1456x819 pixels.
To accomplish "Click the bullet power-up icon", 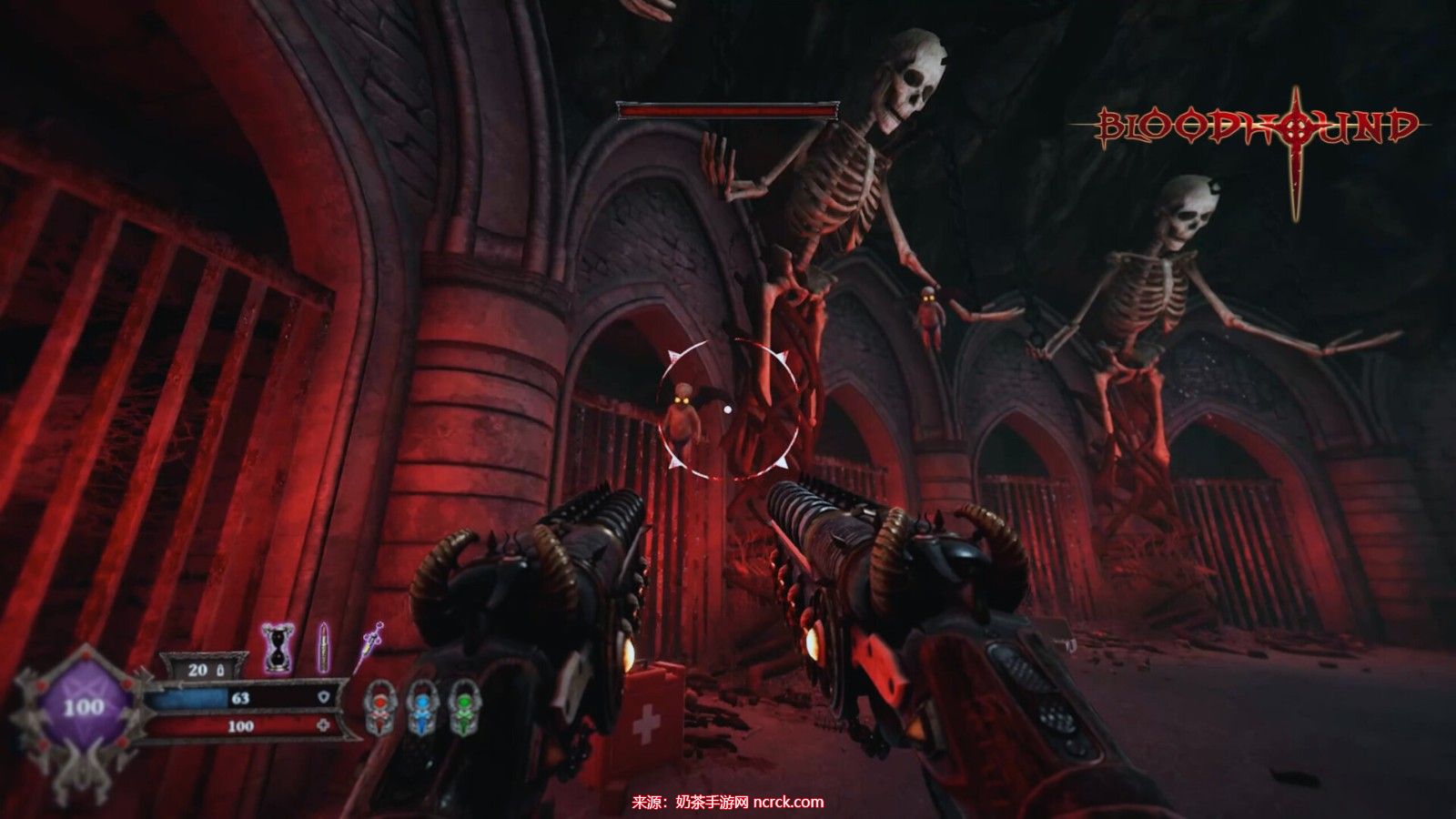I will [x=321, y=647].
